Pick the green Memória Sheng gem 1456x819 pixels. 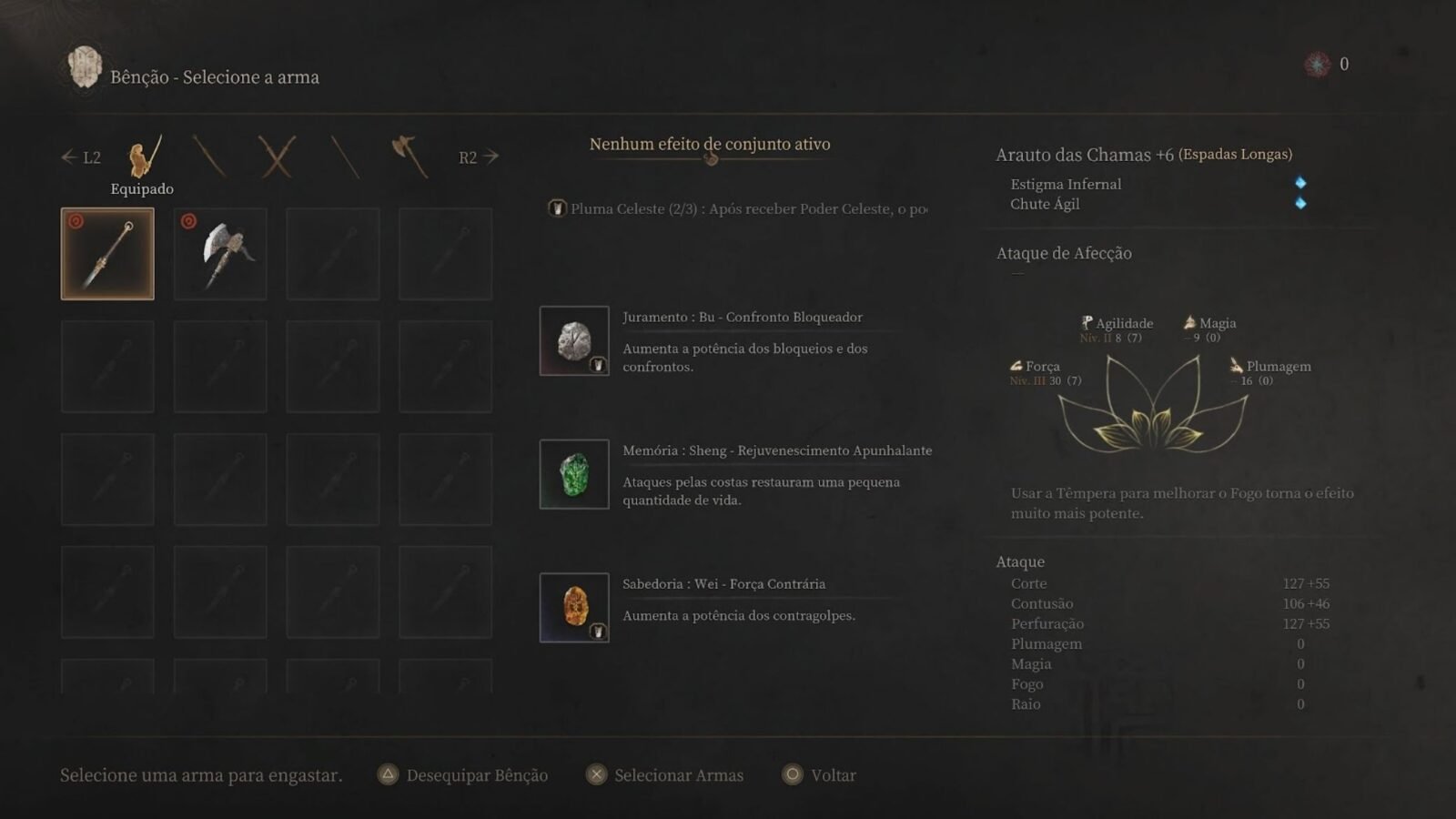574,474
